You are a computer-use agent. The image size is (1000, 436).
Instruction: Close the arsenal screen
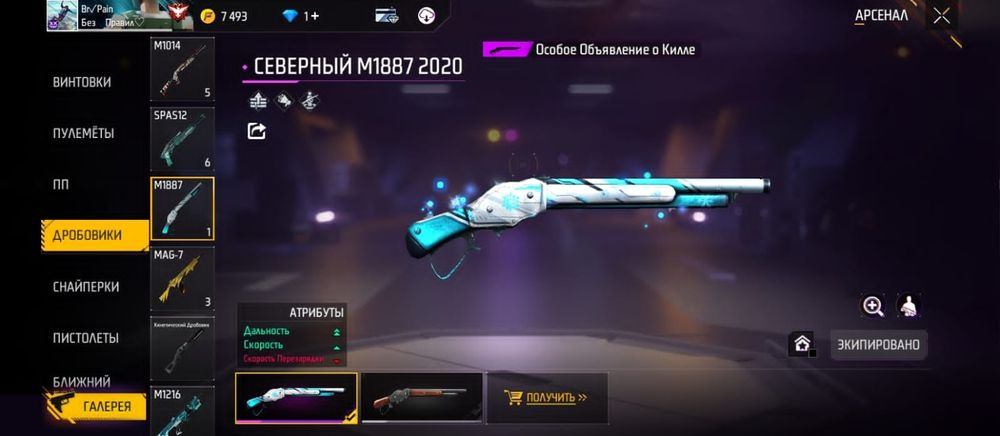941,16
